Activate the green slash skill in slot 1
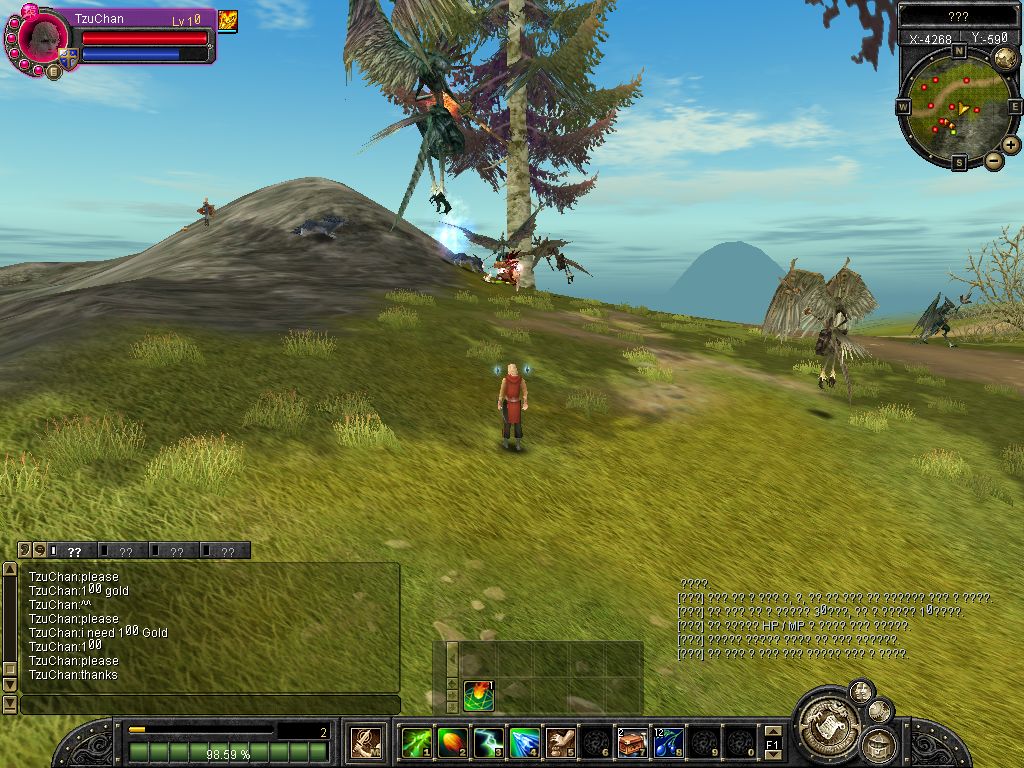Screen dimensions: 1024x768 pyautogui.click(x=416, y=743)
